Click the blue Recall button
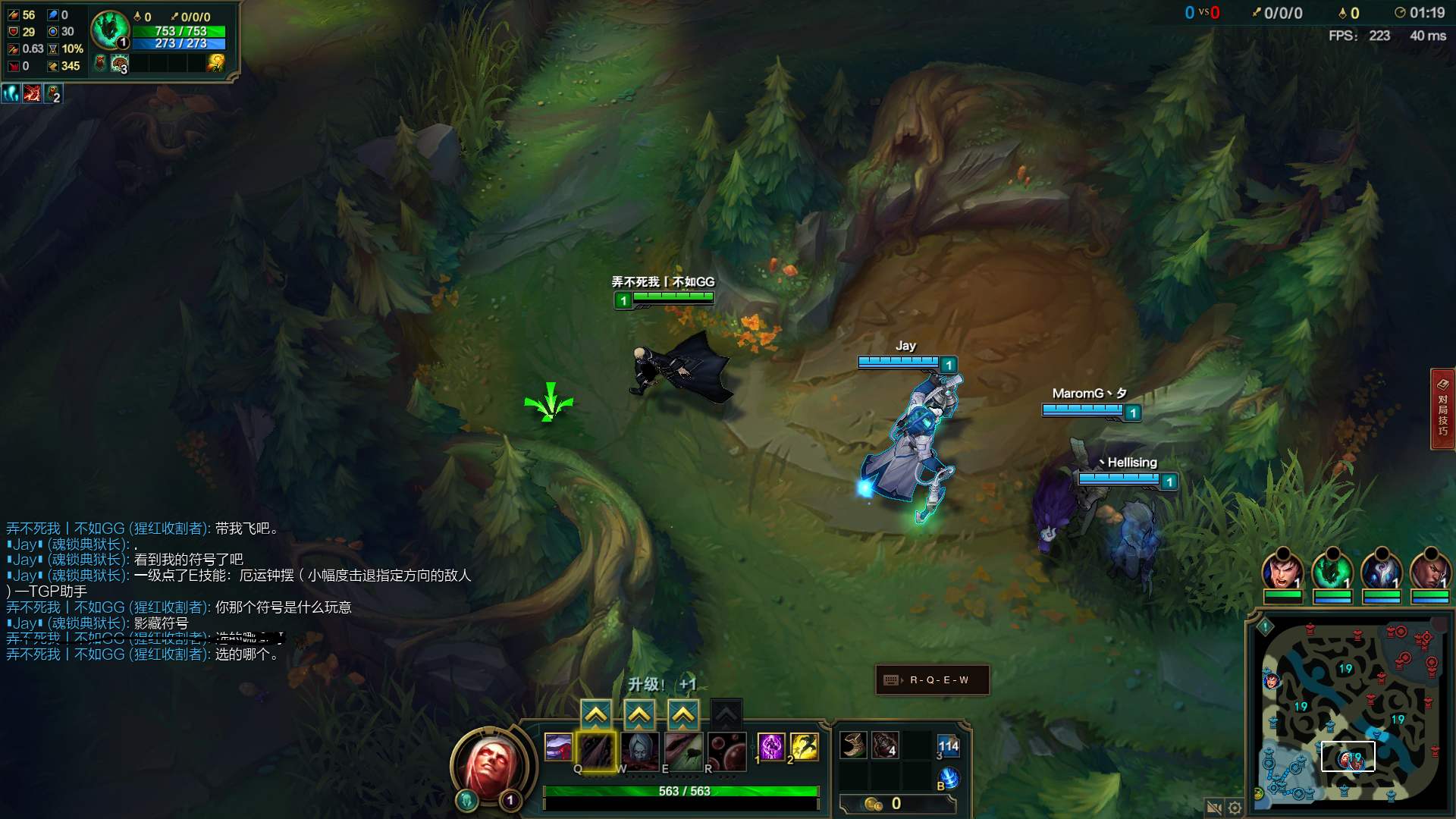1456x819 pixels. point(948,779)
